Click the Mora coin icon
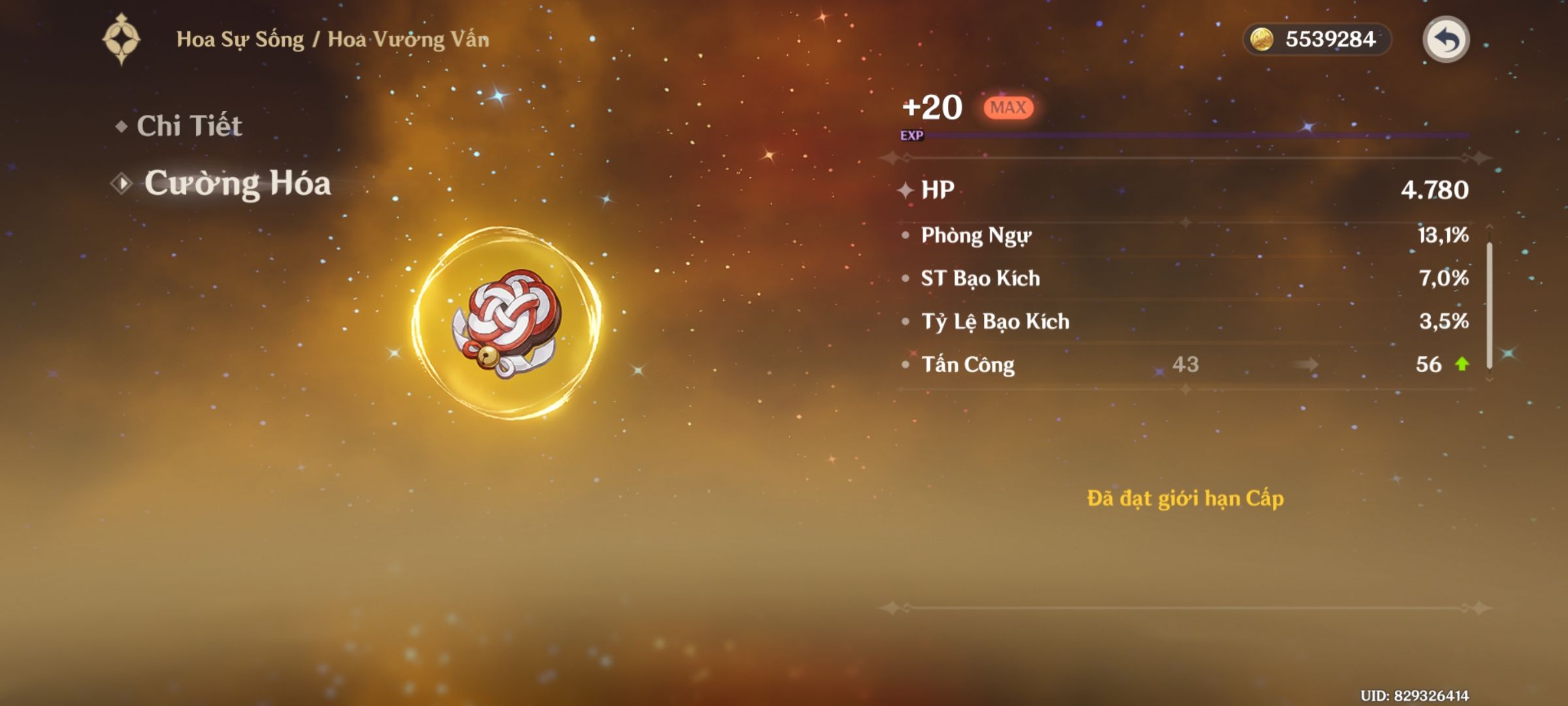This screenshot has width=1568, height=706. (x=1264, y=39)
